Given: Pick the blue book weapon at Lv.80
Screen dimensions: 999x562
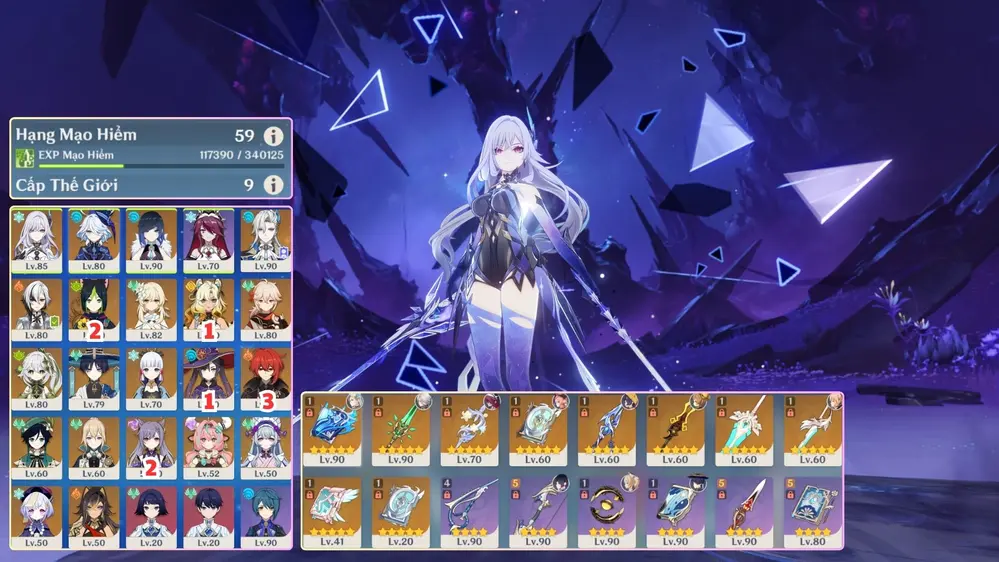Looking at the screenshot, I should point(812,511).
